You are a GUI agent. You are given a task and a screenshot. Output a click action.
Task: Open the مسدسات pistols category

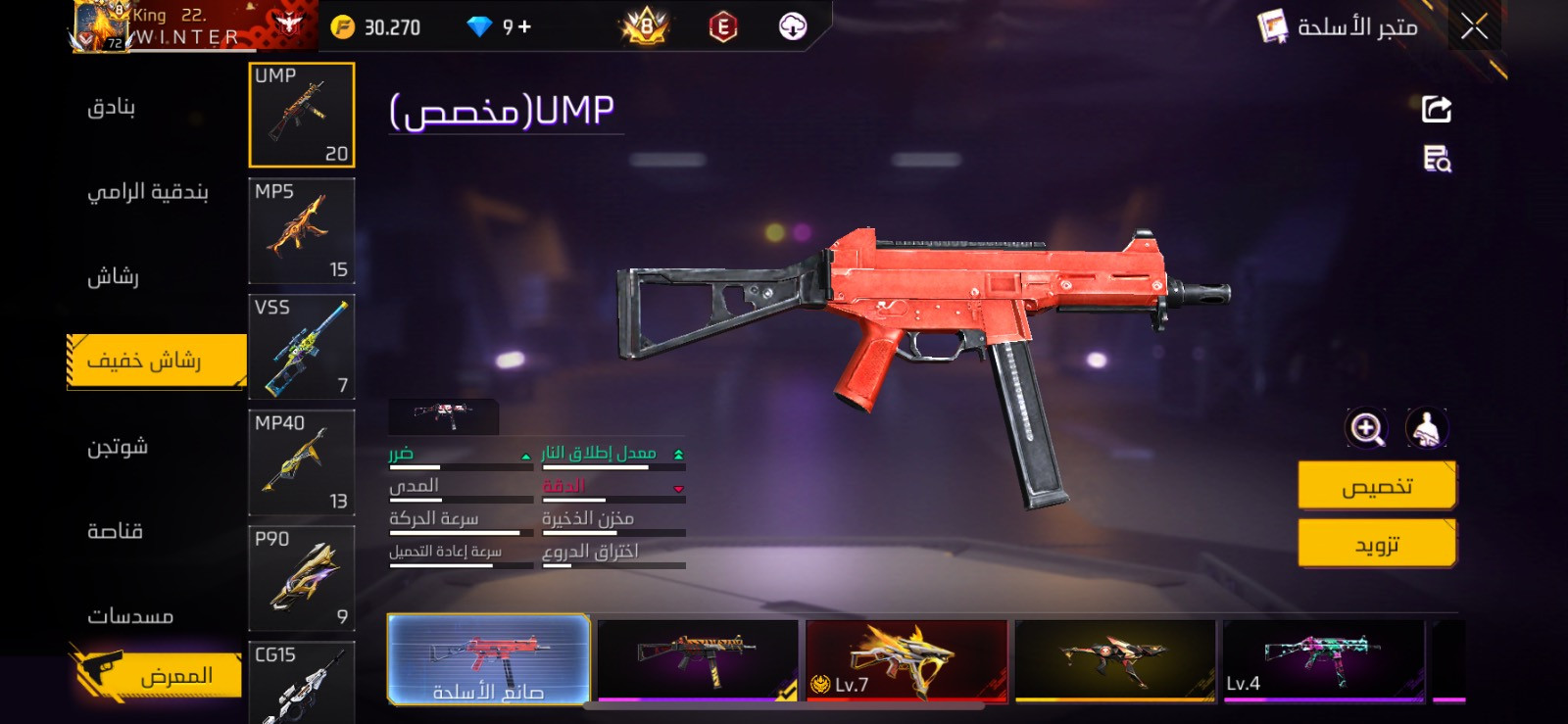pyautogui.click(x=130, y=616)
